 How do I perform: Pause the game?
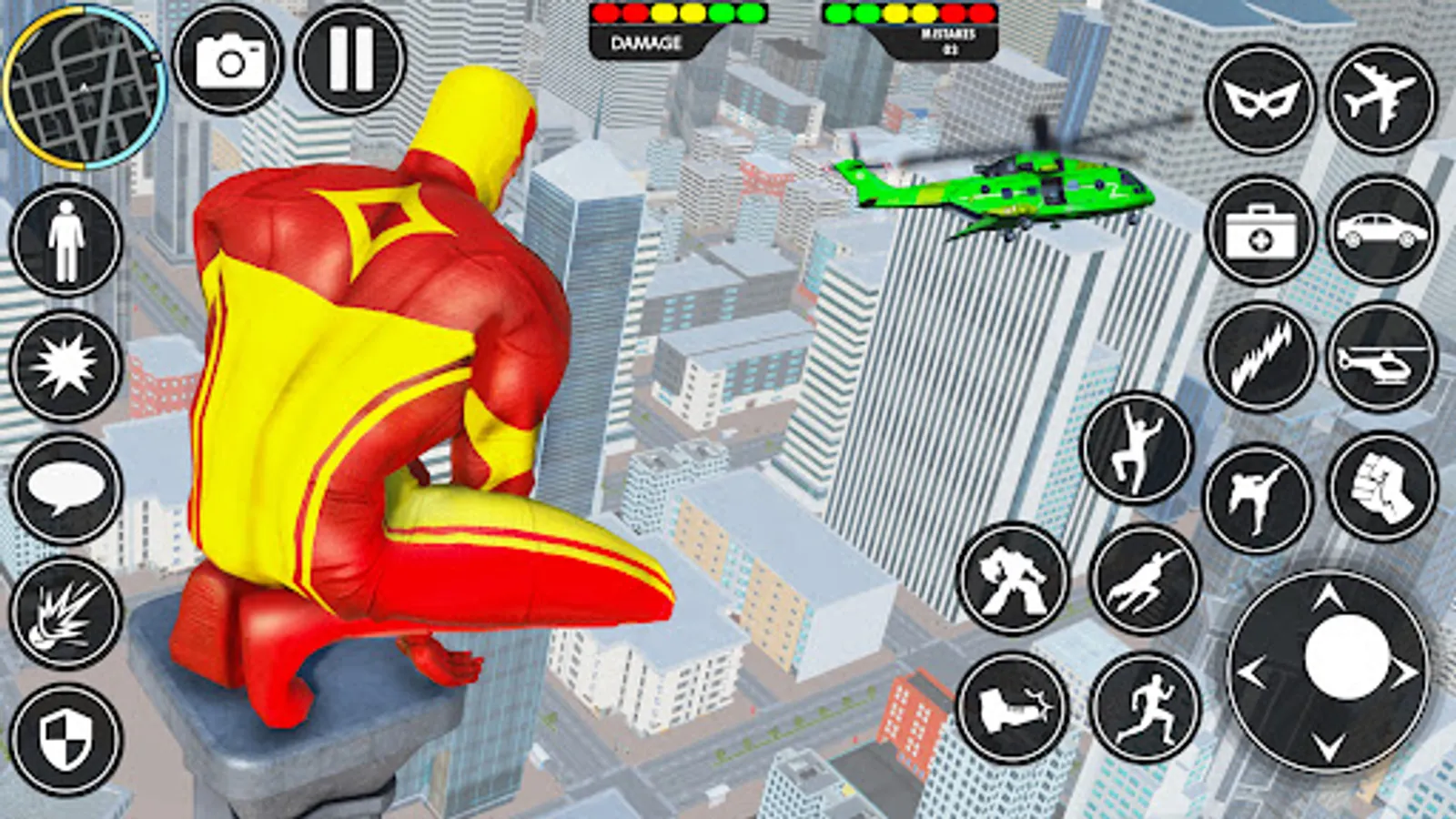tap(349, 57)
